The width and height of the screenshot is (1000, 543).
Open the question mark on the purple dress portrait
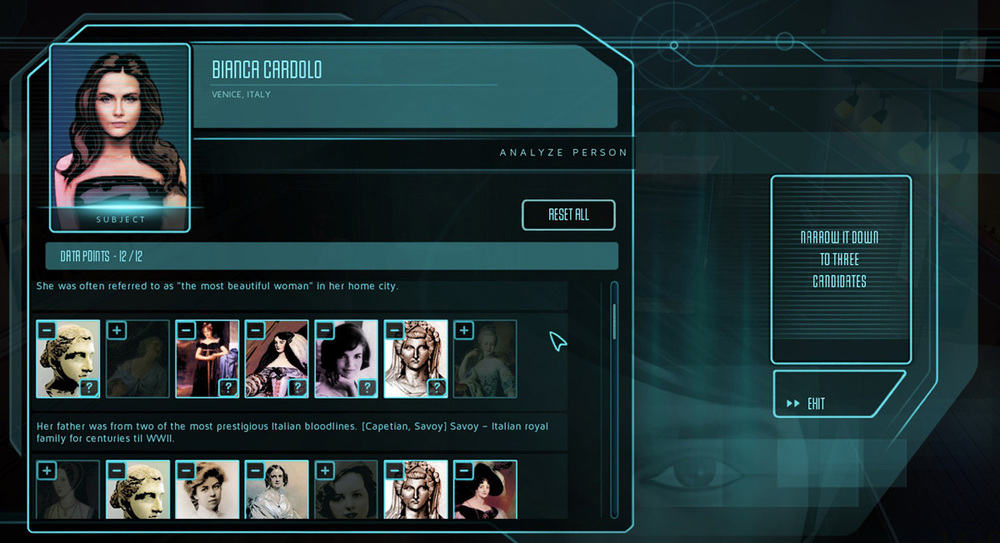coord(297,388)
